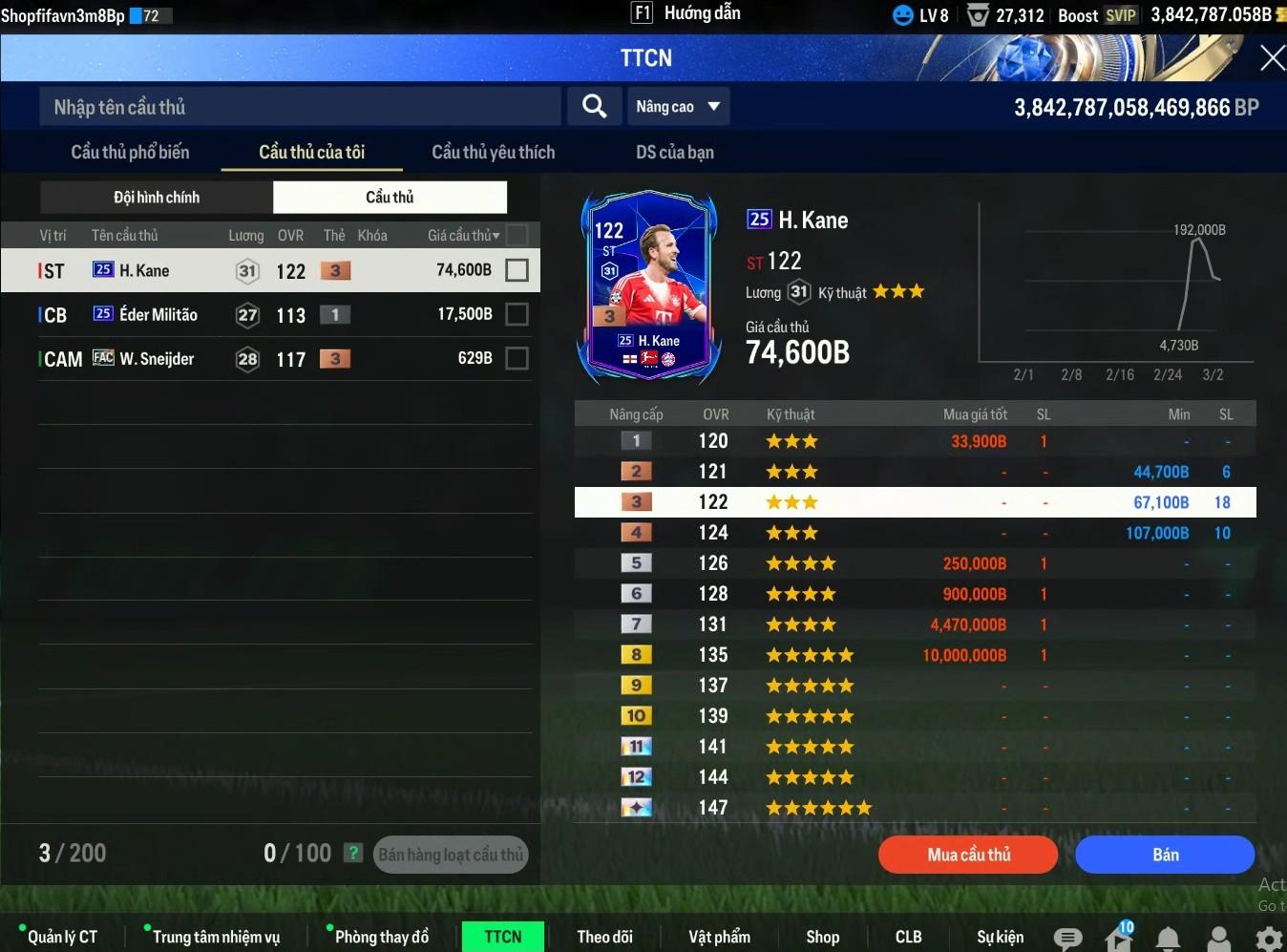Screen dimensions: 1287x952
Task: Close the TTCN window
Action: (1271, 58)
